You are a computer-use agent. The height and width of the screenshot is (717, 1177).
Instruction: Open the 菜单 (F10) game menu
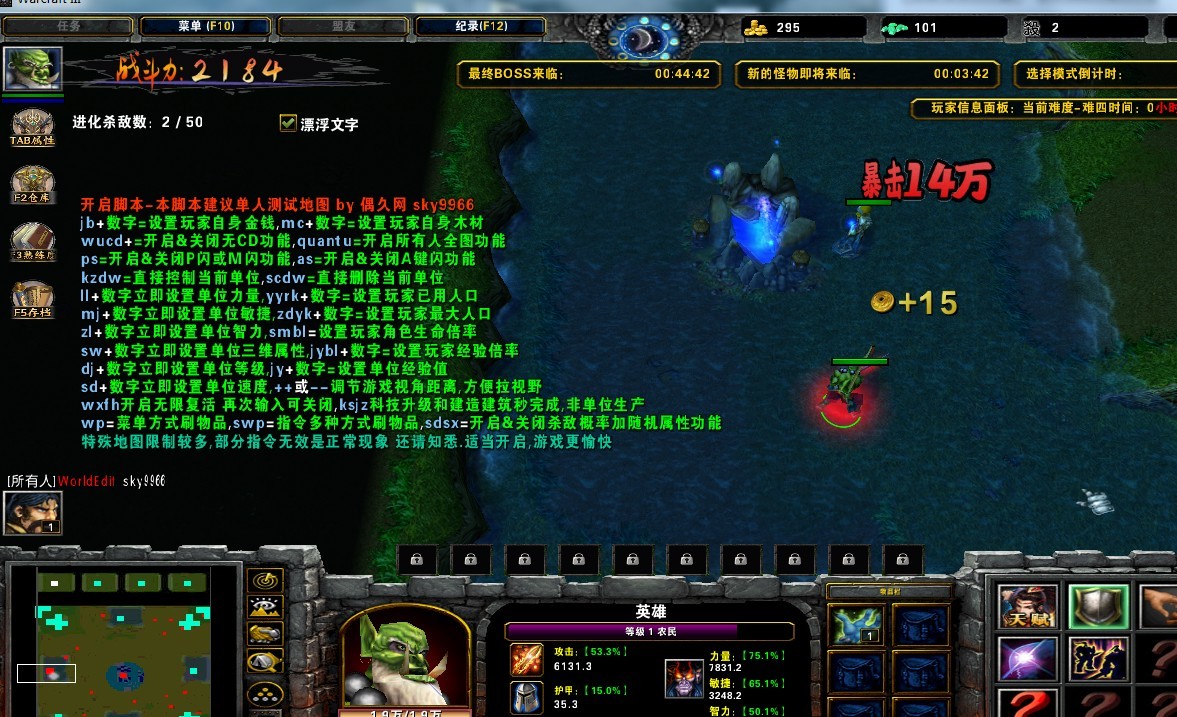pos(206,27)
